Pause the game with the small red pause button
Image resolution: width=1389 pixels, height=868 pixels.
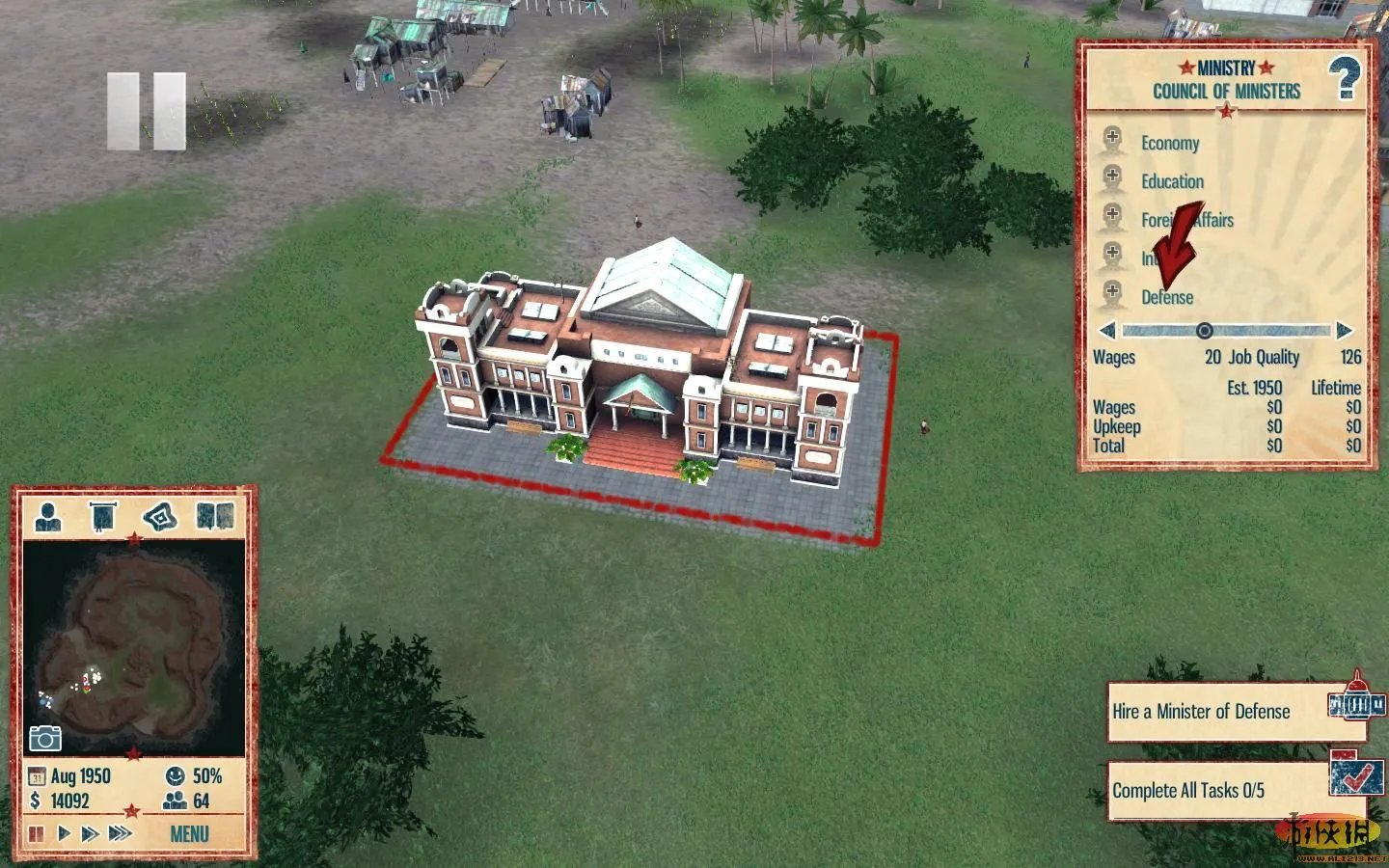pos(36,833)
